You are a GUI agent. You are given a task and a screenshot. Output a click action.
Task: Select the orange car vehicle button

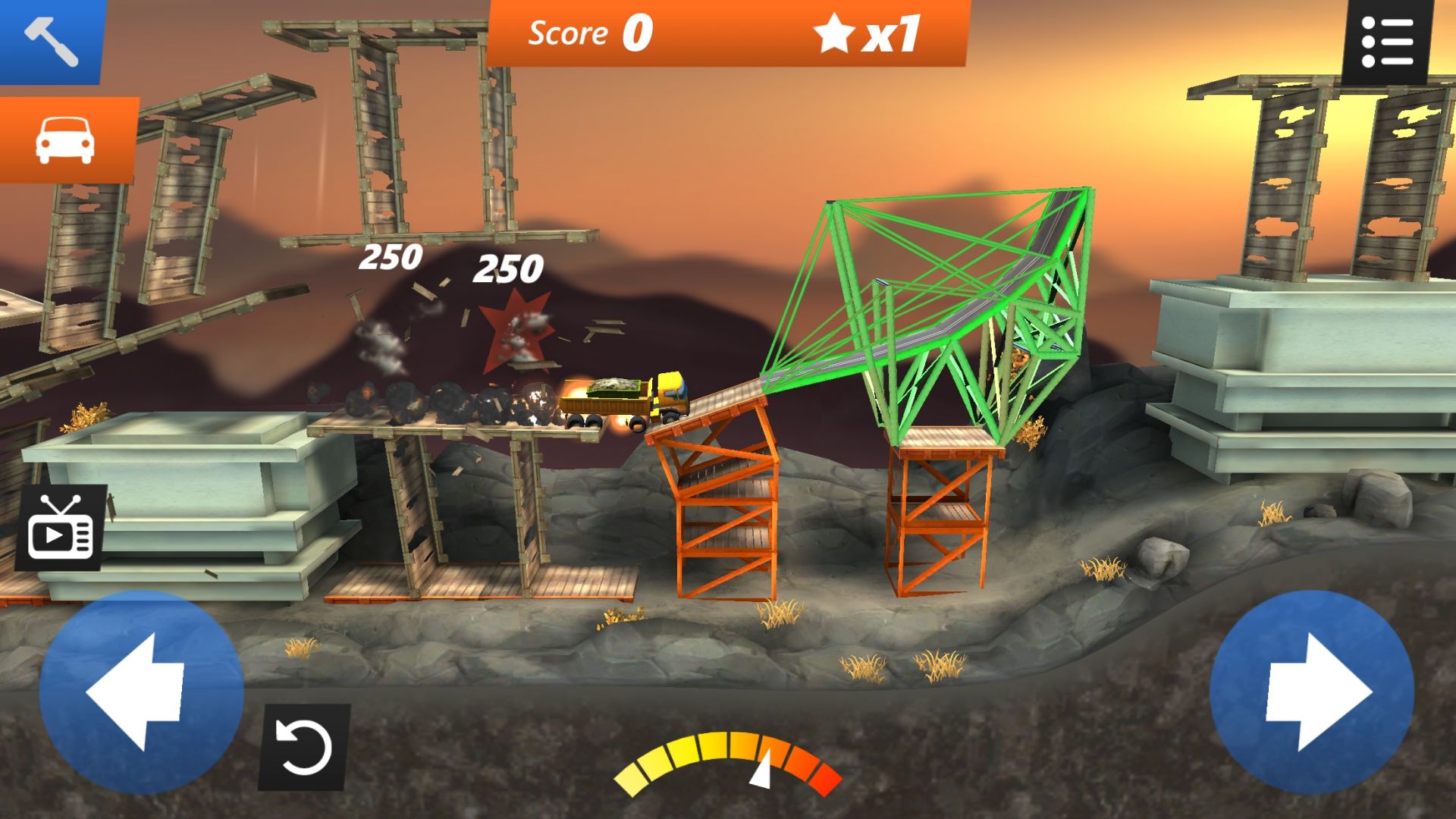pos(67,141)
